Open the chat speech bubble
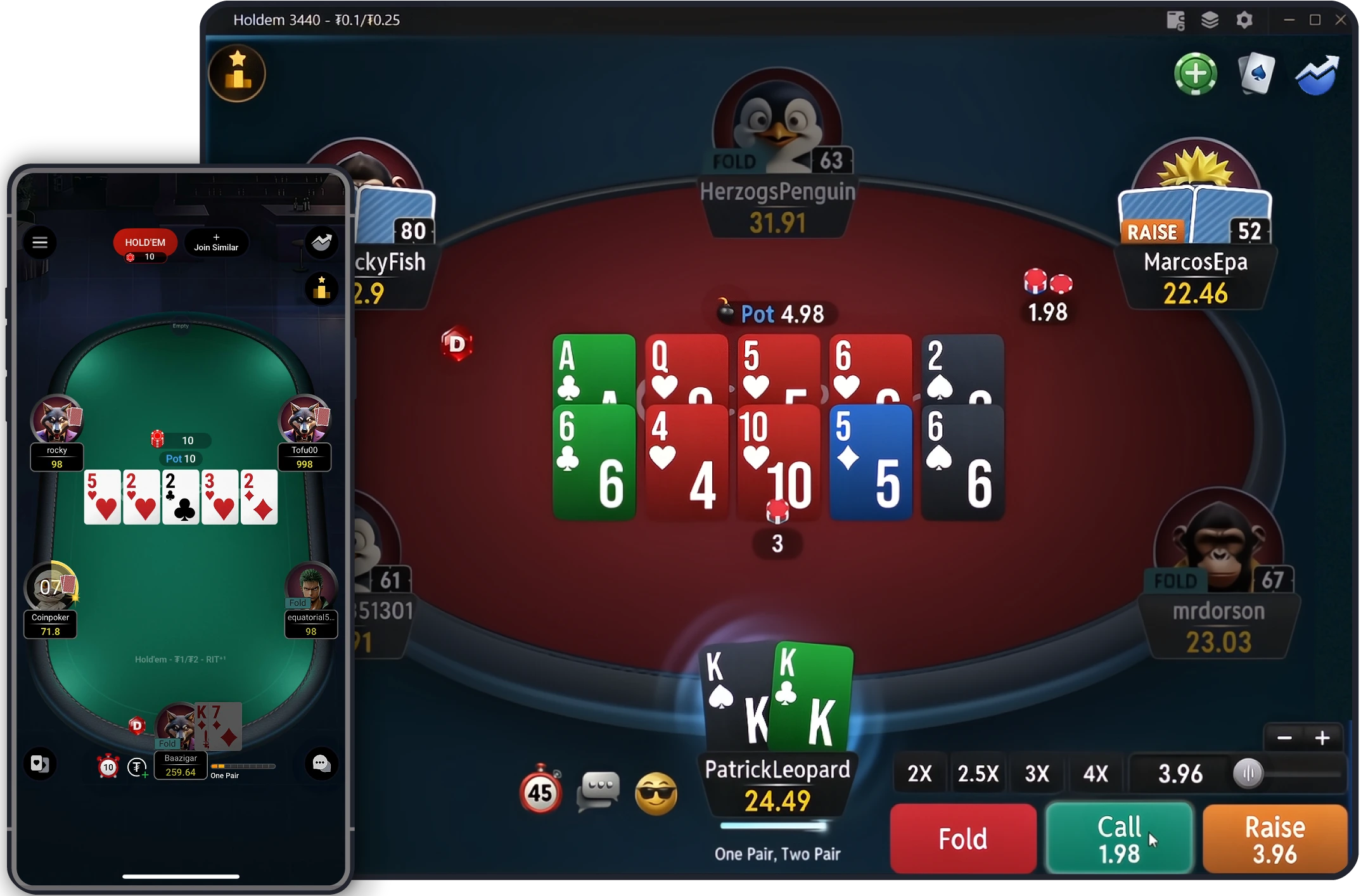 point(598,790)
